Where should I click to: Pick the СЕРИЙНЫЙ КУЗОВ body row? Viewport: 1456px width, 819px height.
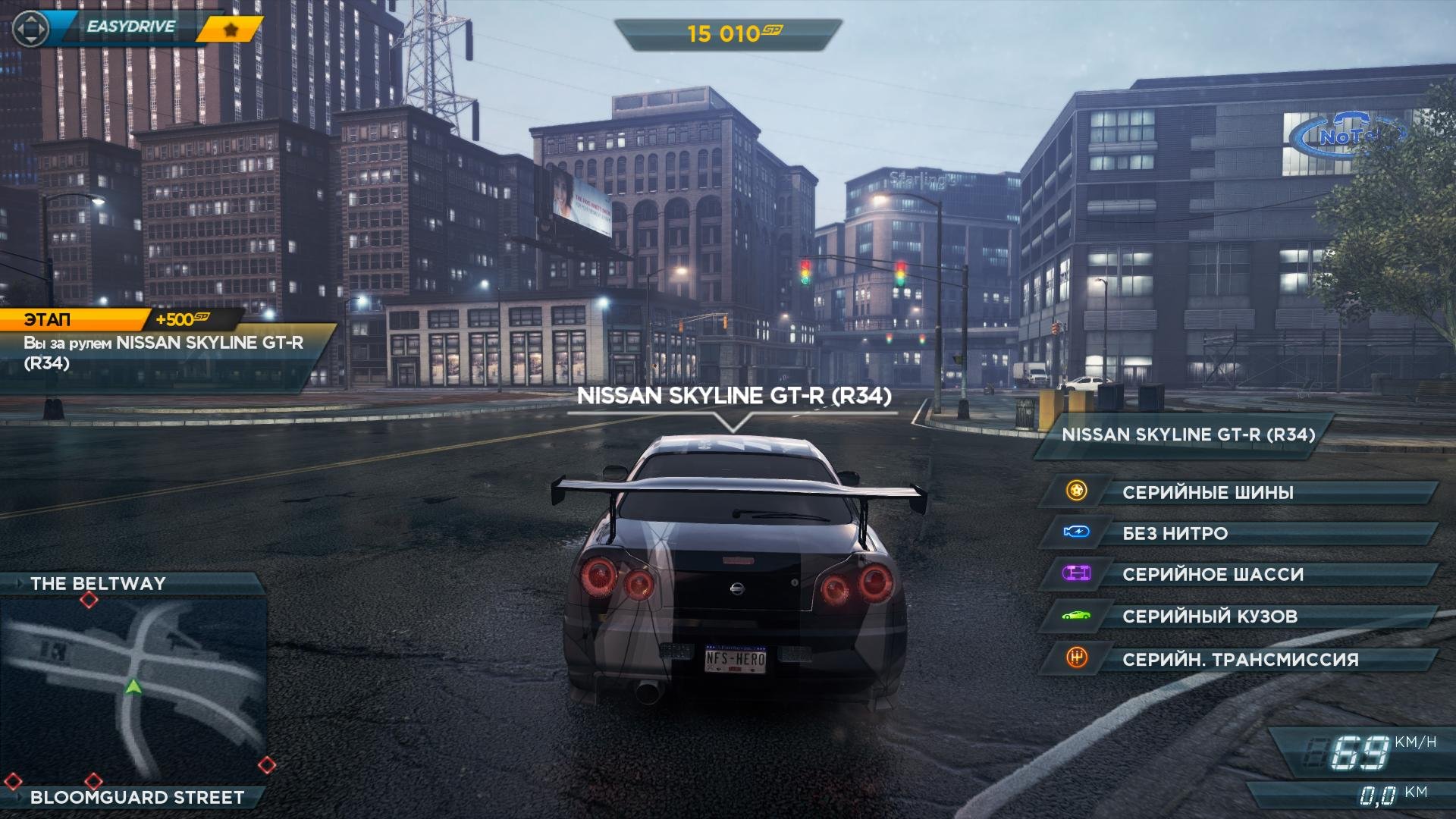point(1239,616)
